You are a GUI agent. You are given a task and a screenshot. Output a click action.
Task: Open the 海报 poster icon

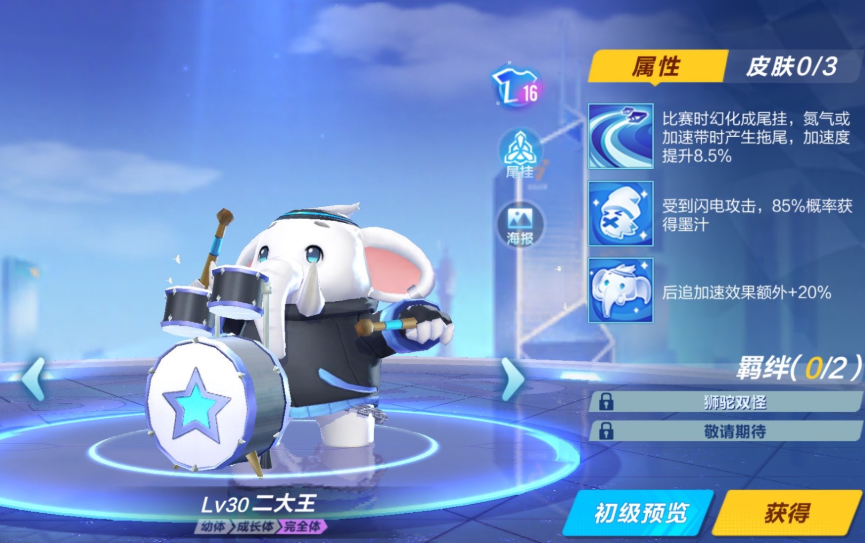point(521,224)
